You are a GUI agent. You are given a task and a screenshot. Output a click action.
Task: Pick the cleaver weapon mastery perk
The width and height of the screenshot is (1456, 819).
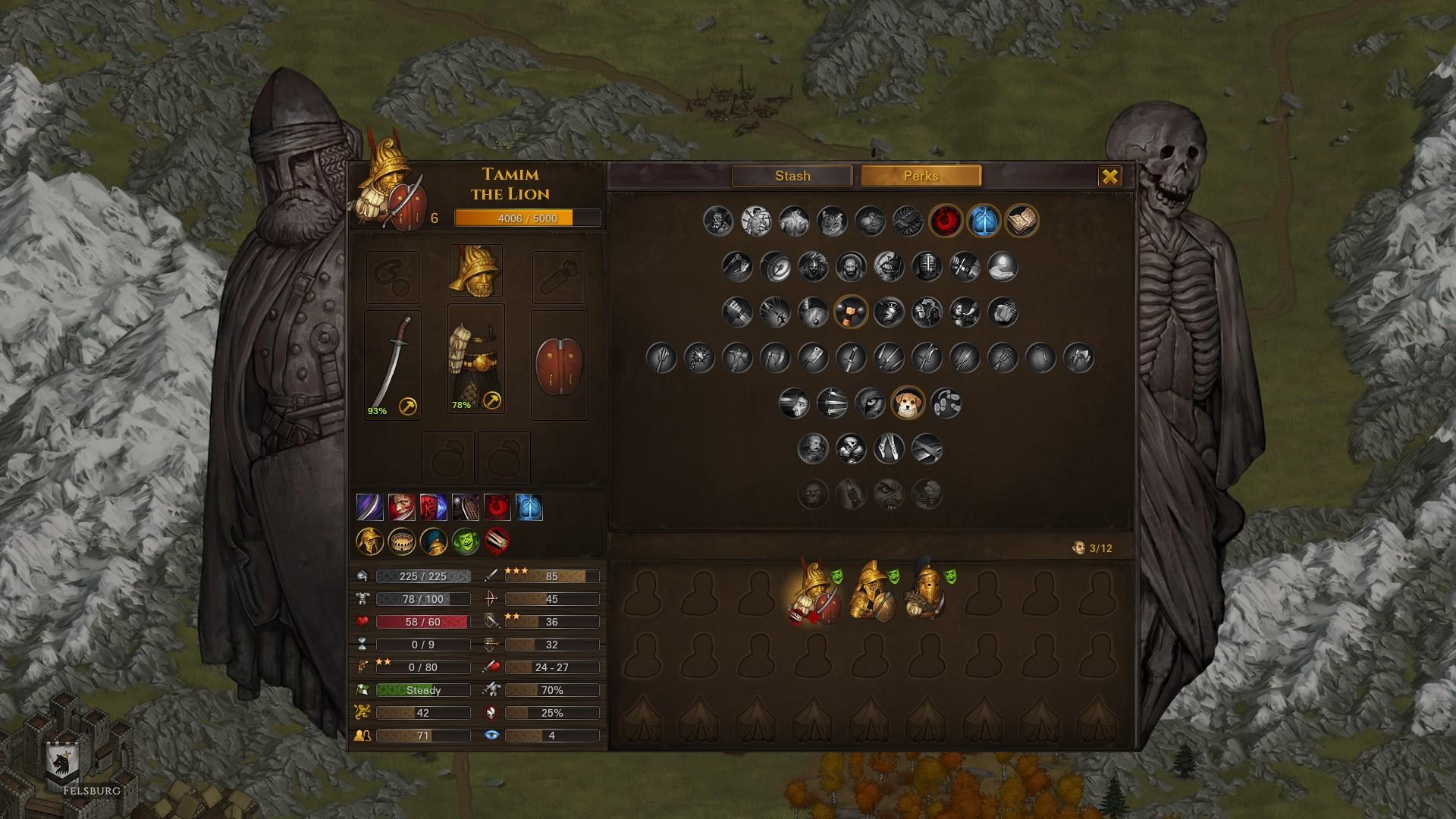pos(813,358)
